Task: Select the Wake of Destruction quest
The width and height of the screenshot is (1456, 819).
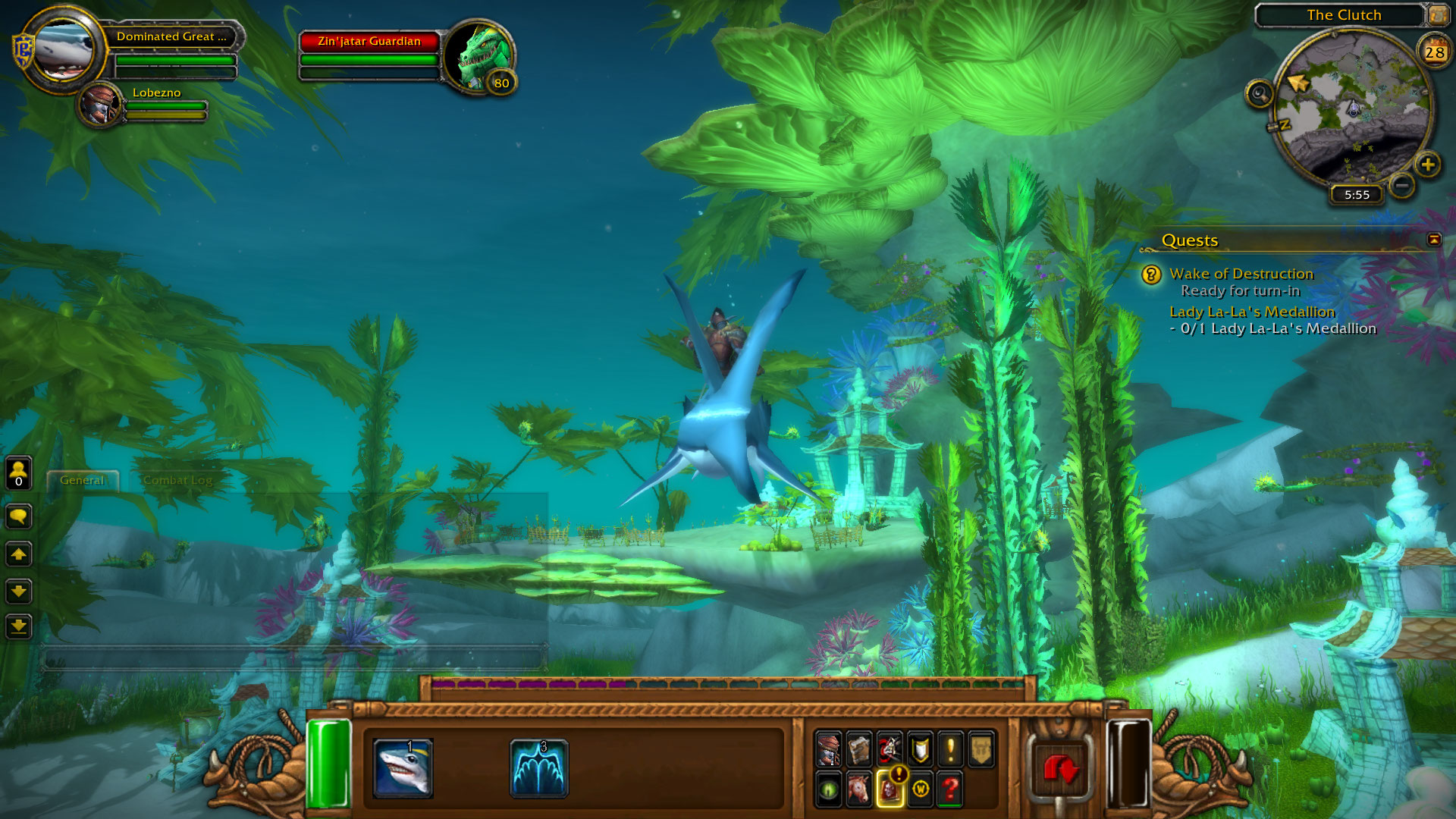Action: click(1241, 274)
